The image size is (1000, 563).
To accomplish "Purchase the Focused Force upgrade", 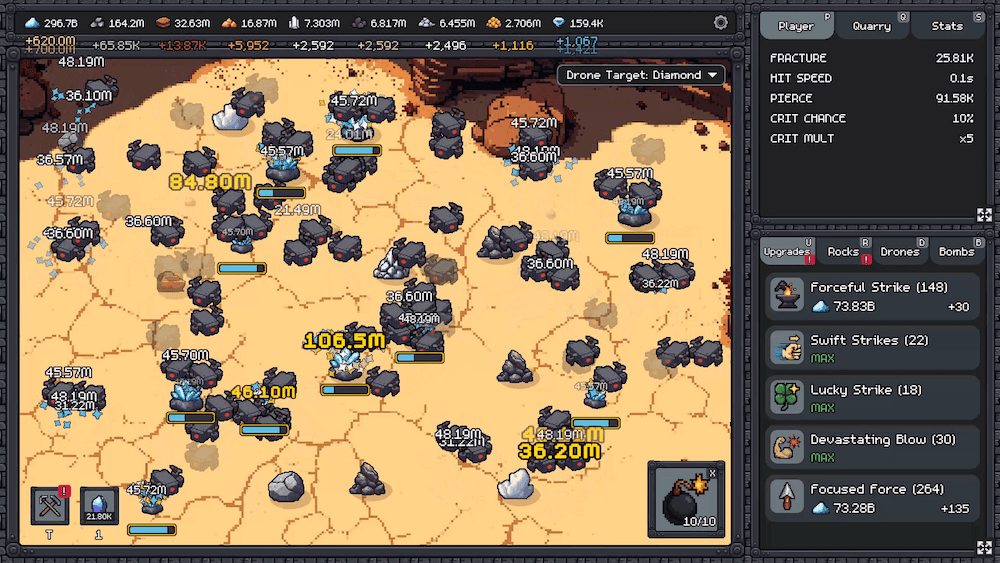I will point(873,497).
